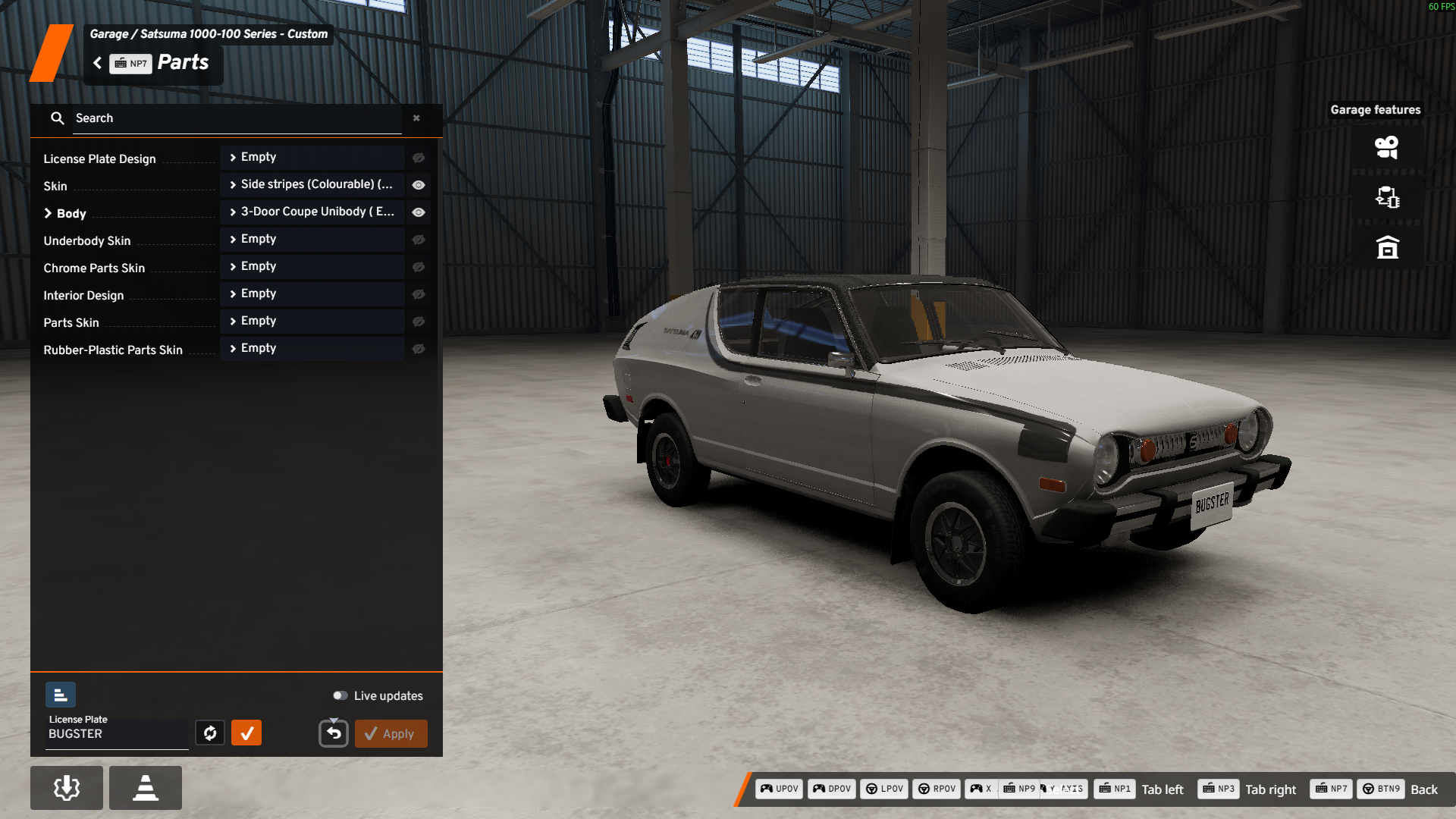1456x819 pixels.
Task: Clear the search box
Action: [416, 118]
